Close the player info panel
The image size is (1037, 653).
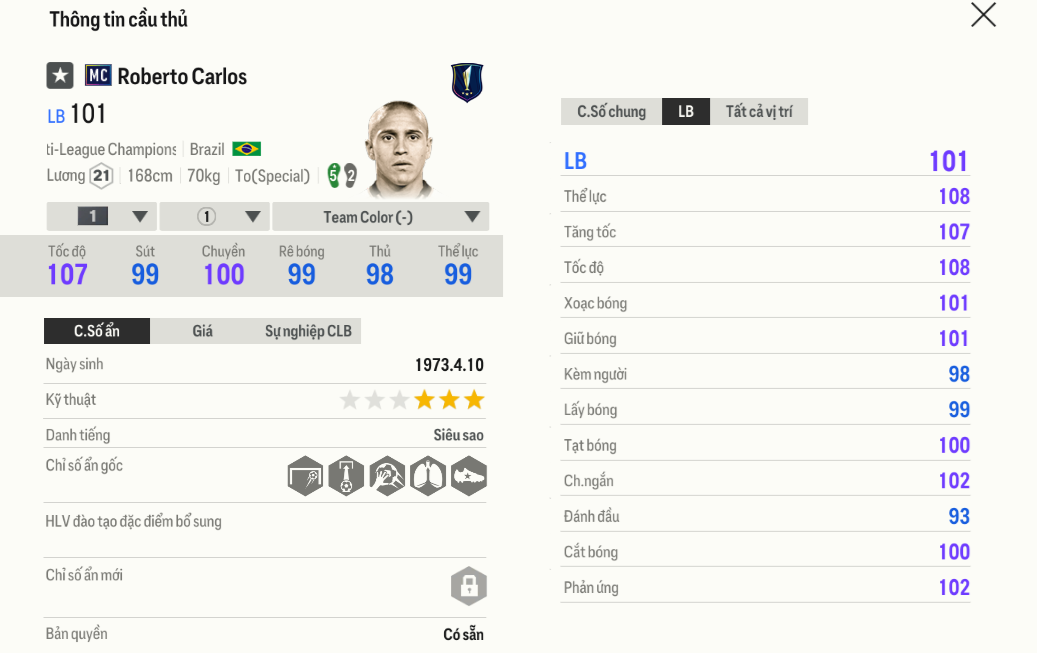[983, 15]
